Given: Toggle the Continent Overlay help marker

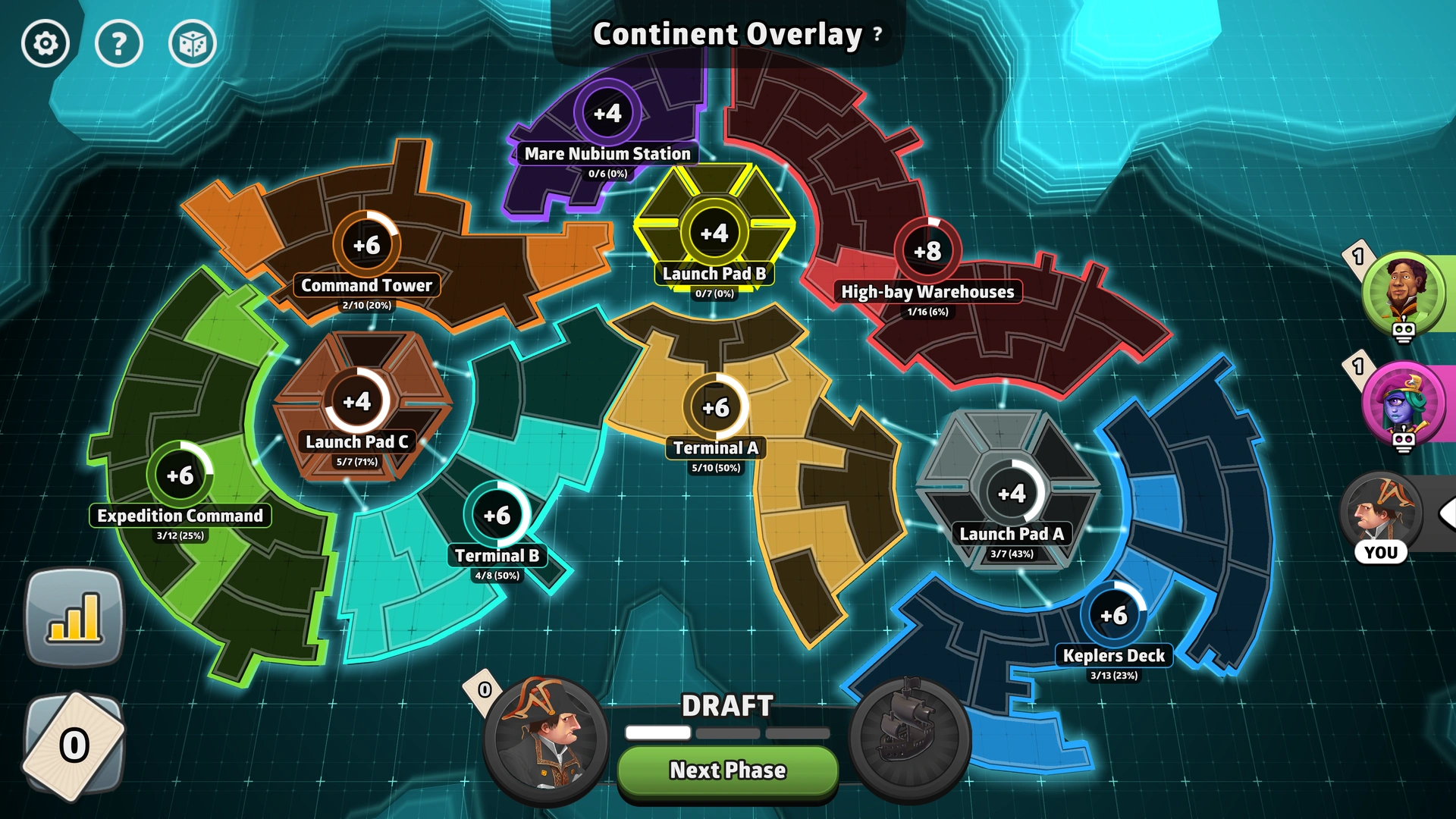Looking at the screenshot, I should tap(876, 34).
